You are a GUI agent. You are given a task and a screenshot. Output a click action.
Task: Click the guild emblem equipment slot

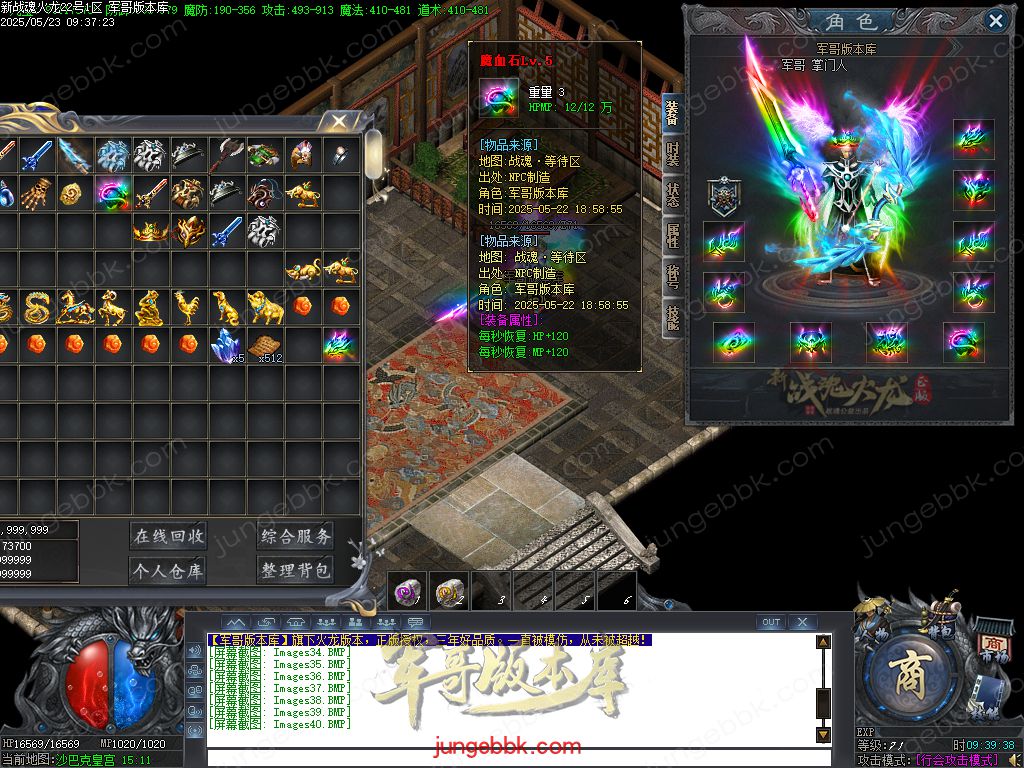[723, 197]
